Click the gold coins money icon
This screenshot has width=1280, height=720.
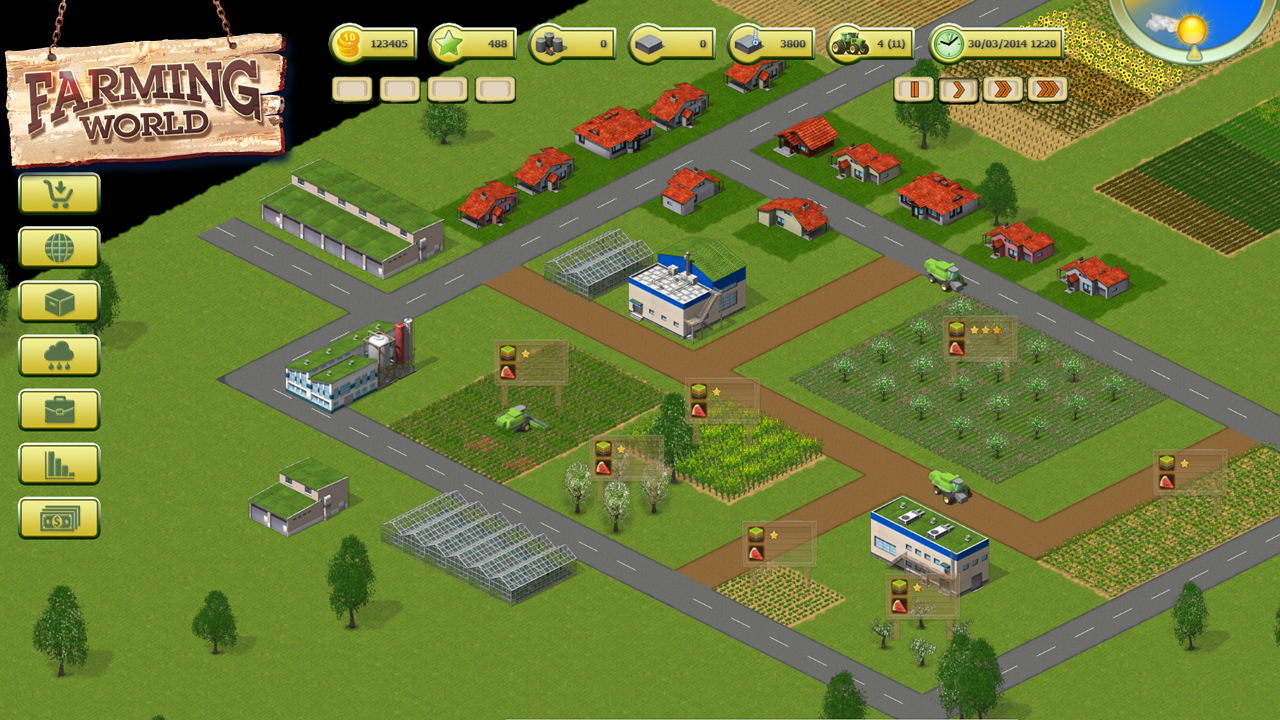[346, 44]
